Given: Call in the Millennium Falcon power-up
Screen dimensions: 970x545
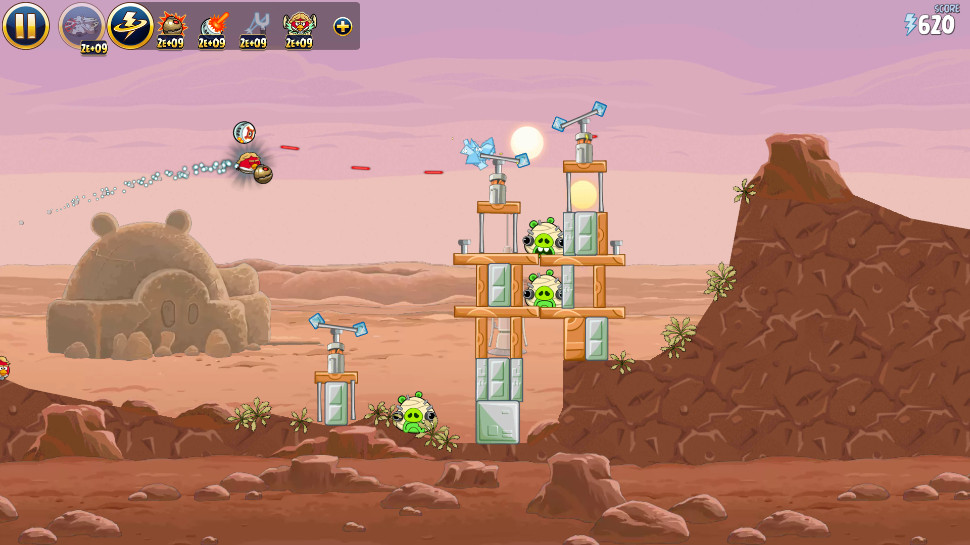Looking at the screenshot, I should point(81,25).
